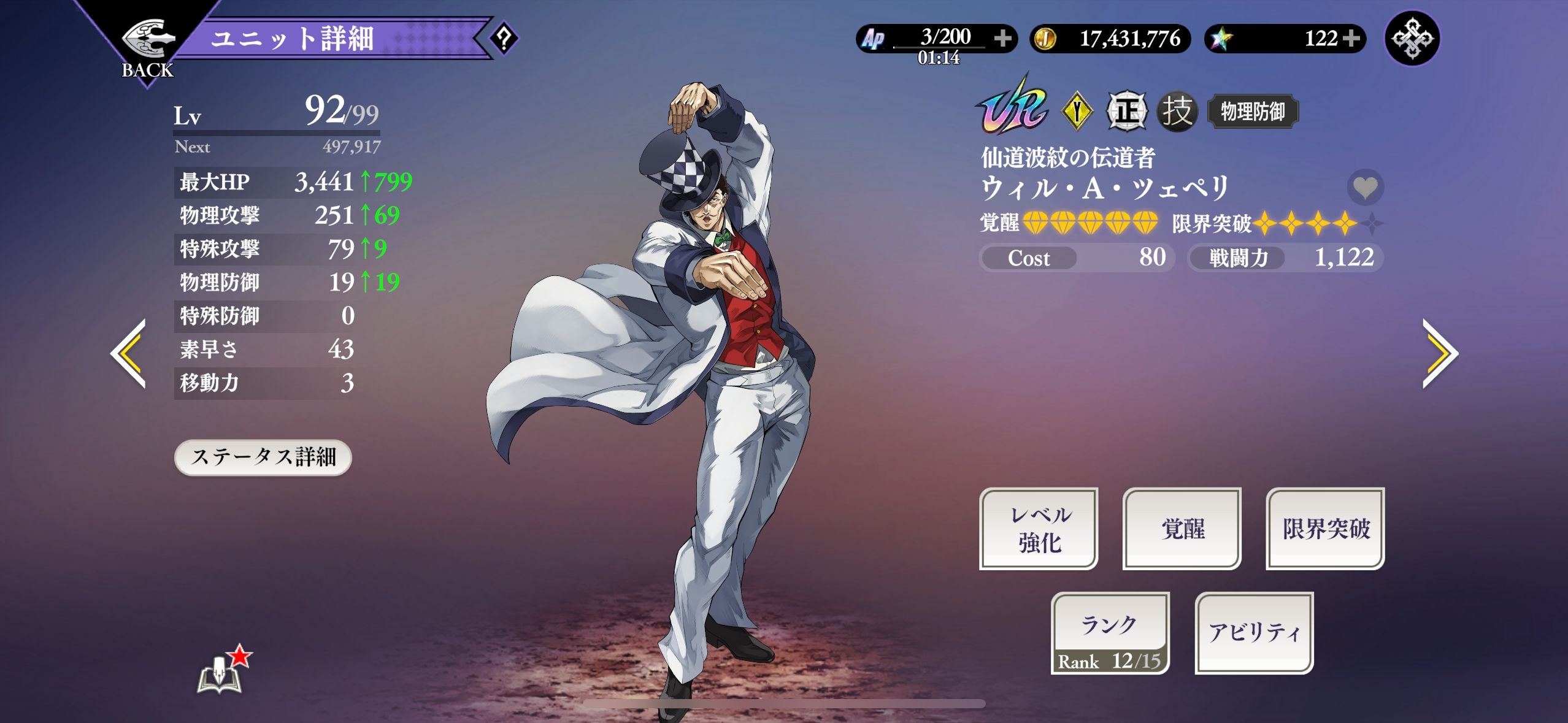Open ステータス詳細 status details
This screenshot has height=723, width=1568.
[x=263, y=457]
